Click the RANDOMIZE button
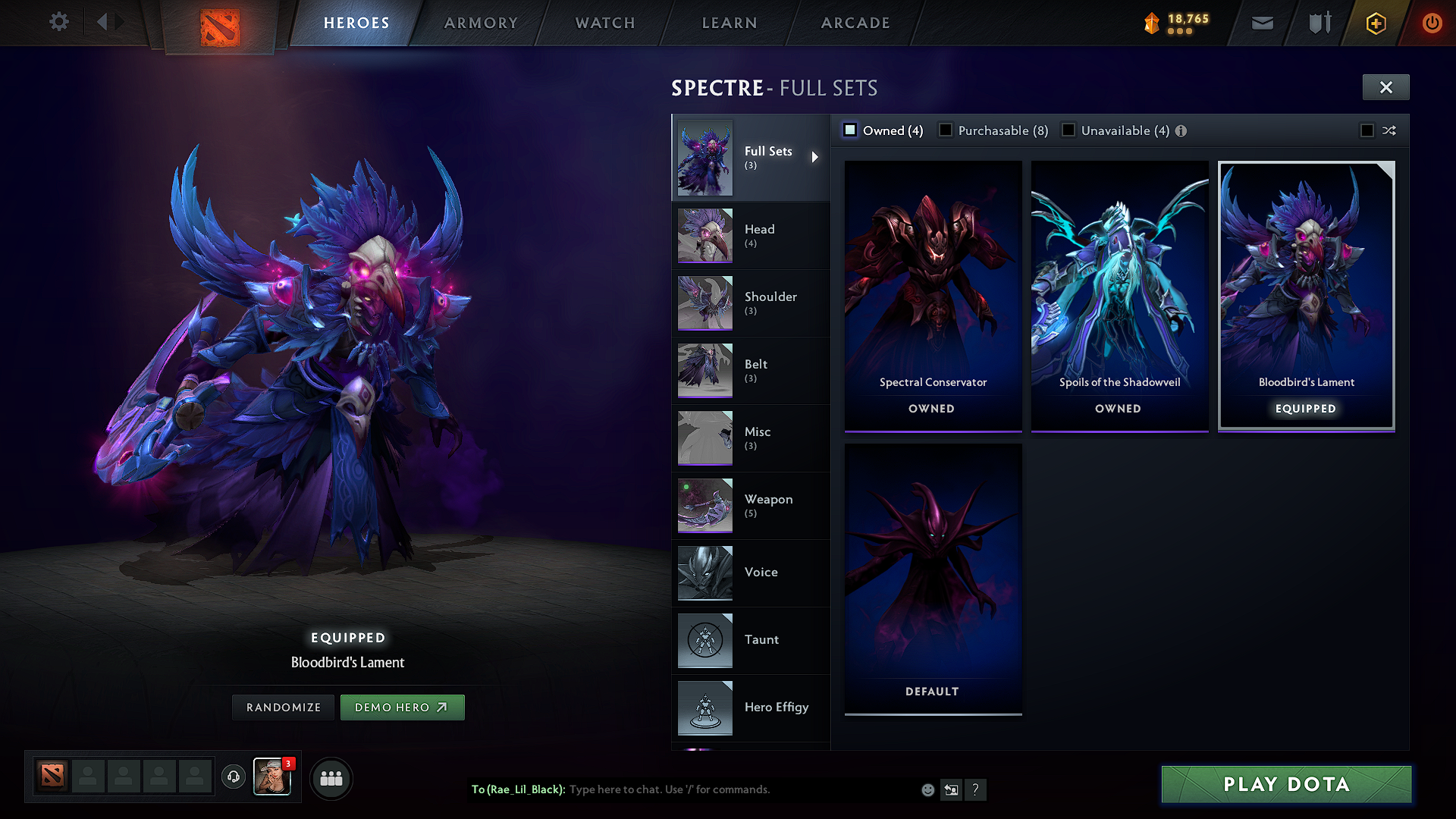 coord(283,707)
